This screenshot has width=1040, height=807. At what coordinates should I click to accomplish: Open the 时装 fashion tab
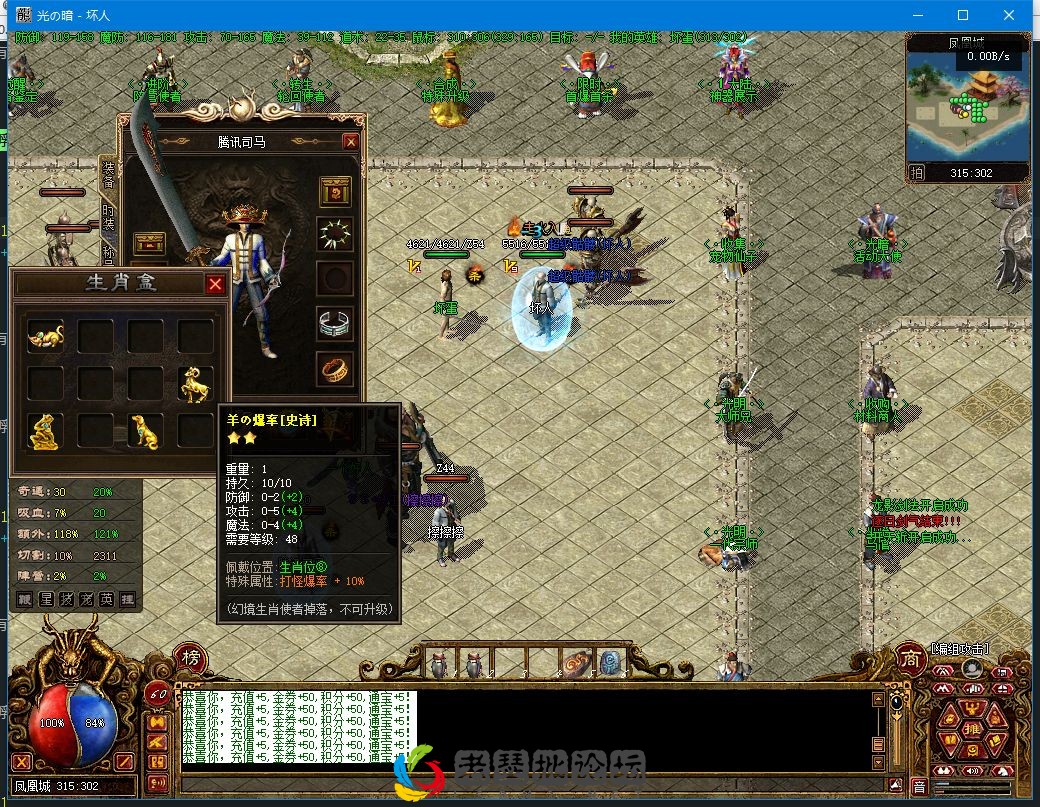tap(108, 222)
